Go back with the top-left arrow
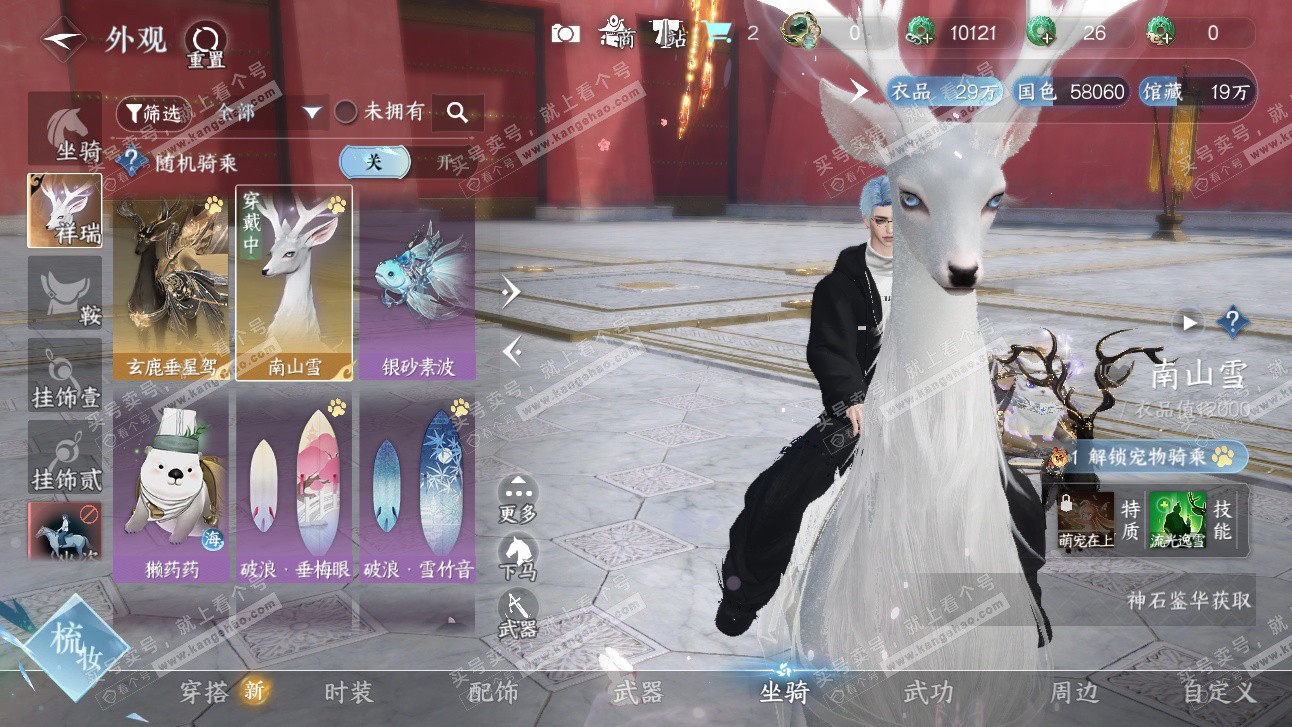1292x727 pixels. click(x=62, y=39)
